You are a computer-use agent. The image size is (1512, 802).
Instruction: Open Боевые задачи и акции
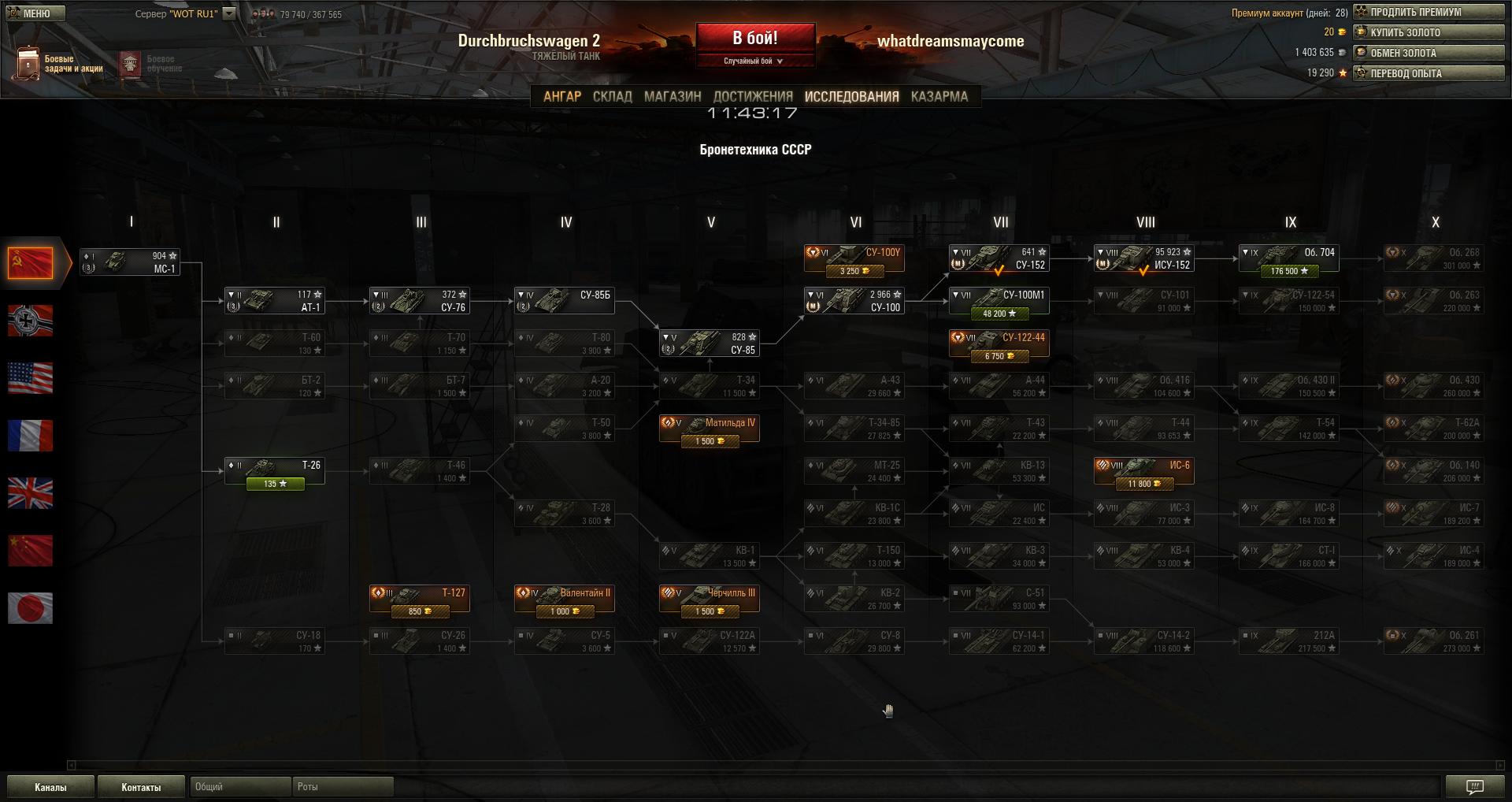click(59, 63)
